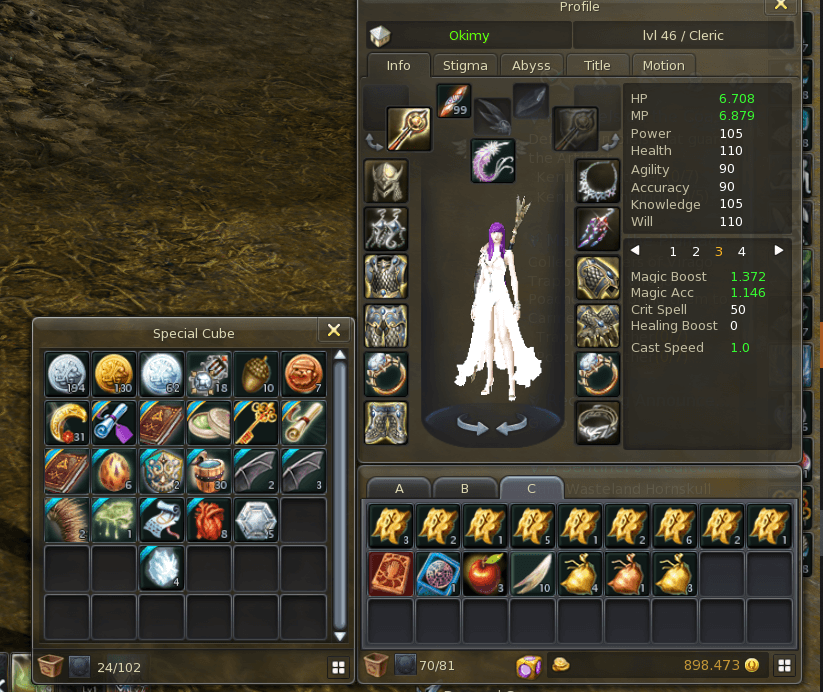
Task: Close the Special Cube window
Action: (x=333, y=331)
